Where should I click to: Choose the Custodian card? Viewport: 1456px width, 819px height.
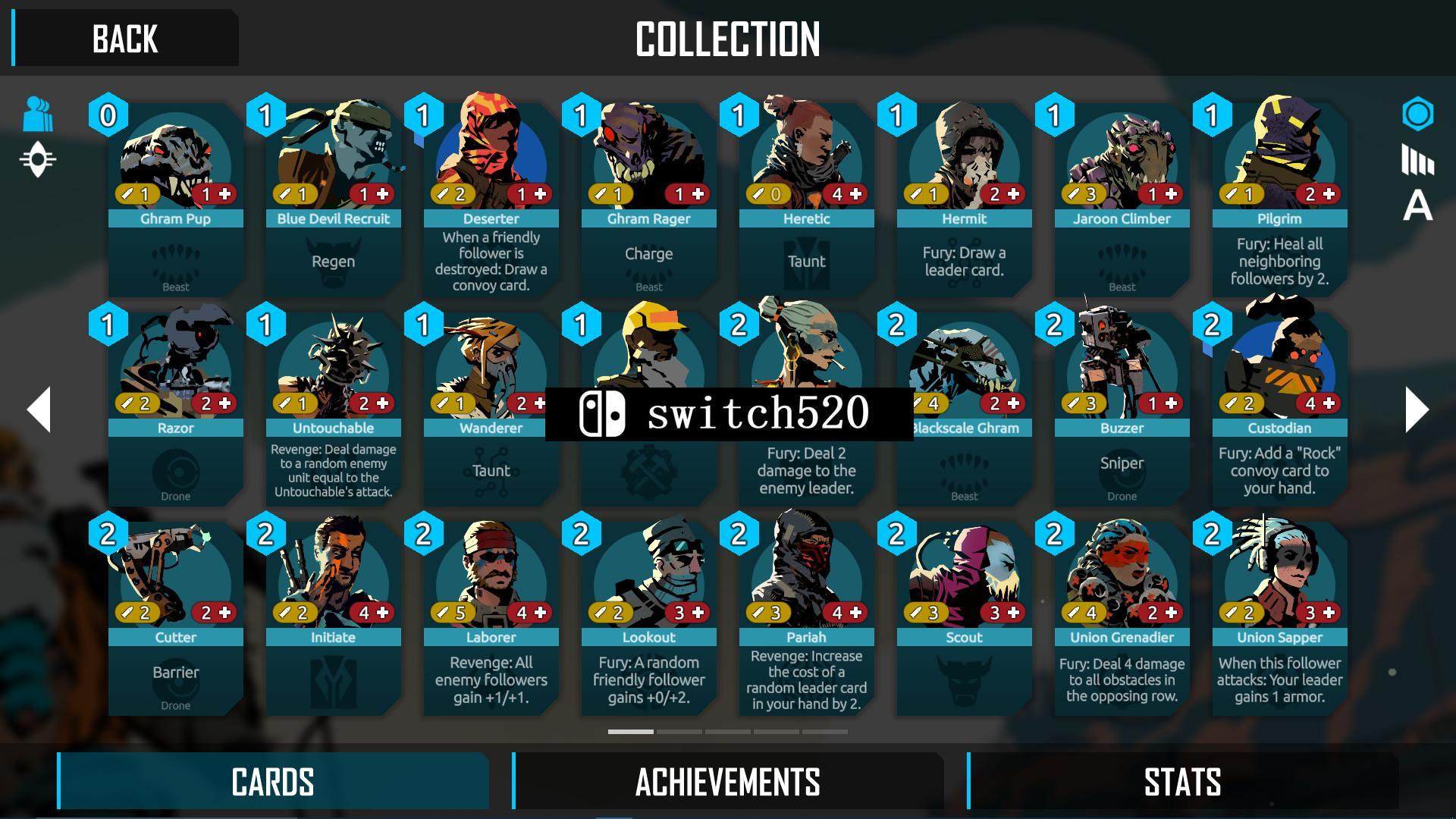click(x=1279, y=409)
